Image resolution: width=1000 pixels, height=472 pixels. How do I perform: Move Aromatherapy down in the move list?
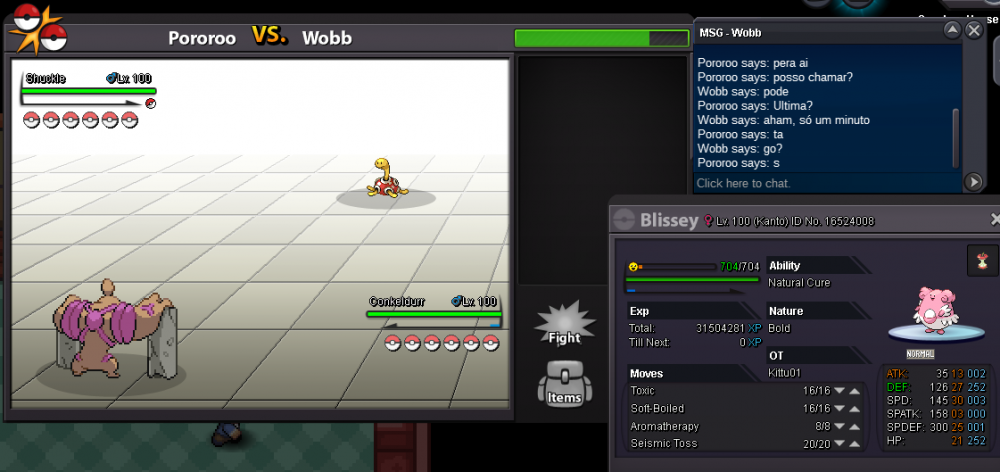click(x=840, y=427)
